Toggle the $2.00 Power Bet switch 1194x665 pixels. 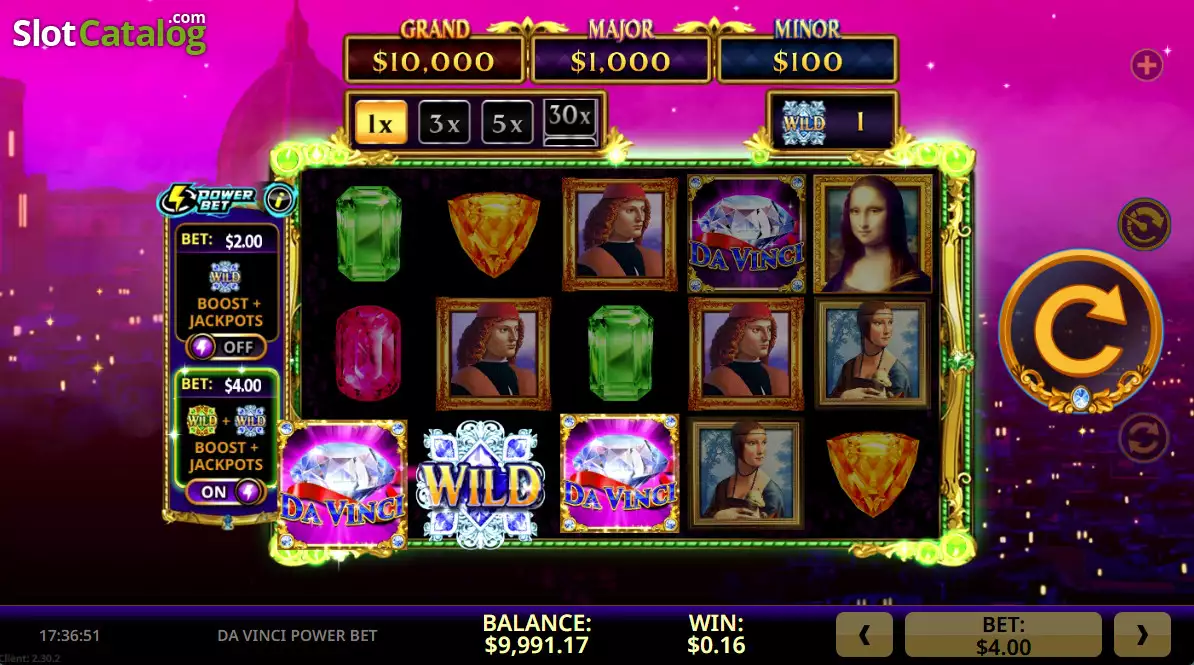[x=225, y=347]
